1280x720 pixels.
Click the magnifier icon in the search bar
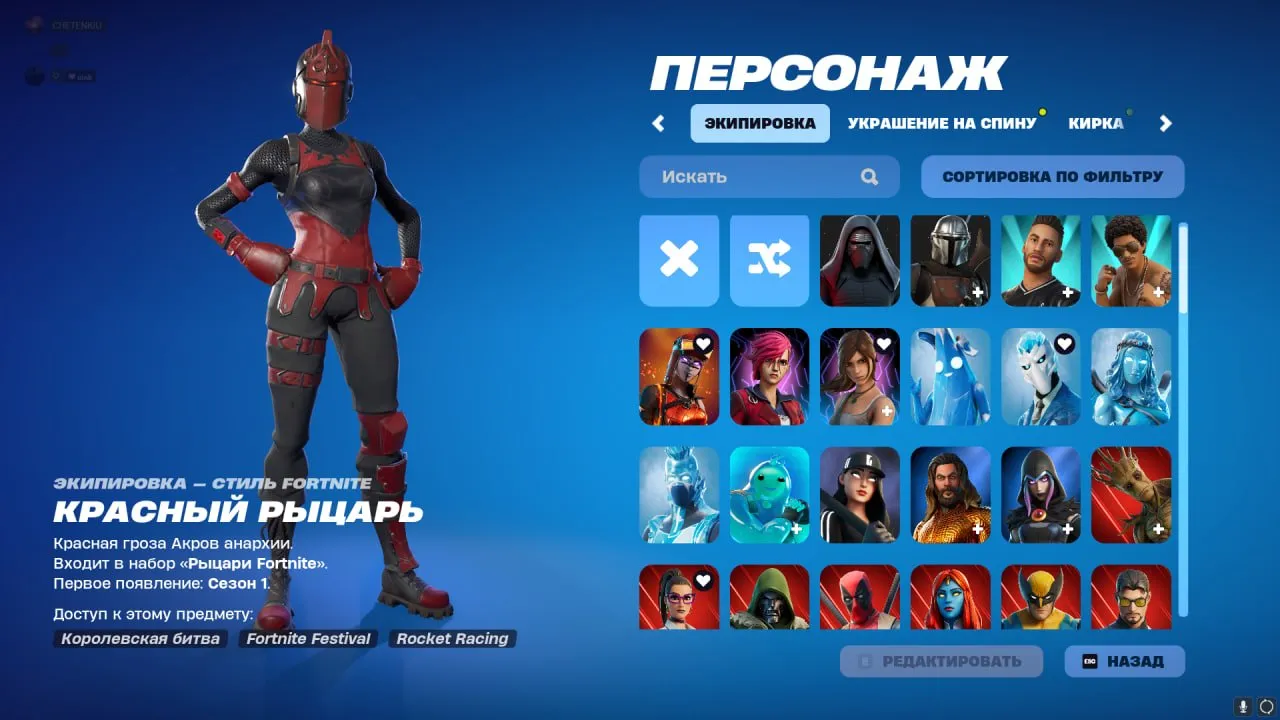869,176
